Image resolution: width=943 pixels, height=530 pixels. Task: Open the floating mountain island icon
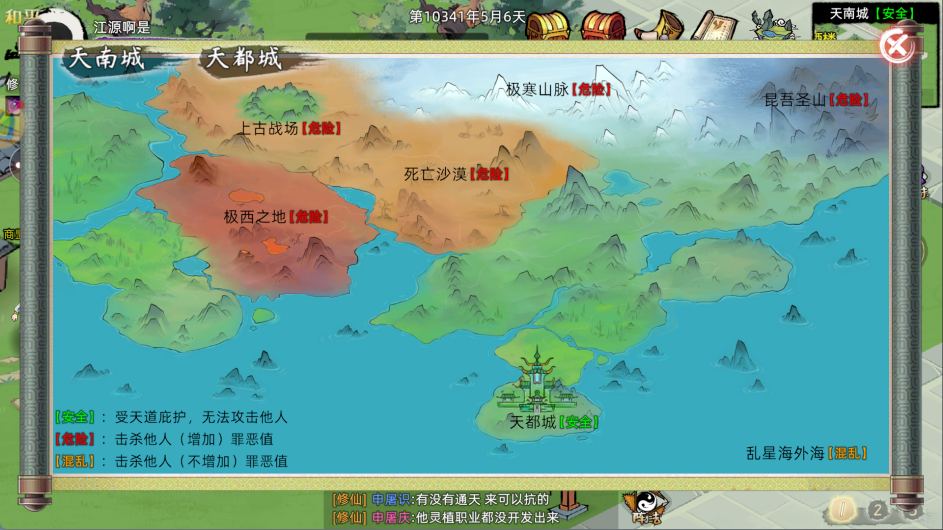[x=773, y=24]
